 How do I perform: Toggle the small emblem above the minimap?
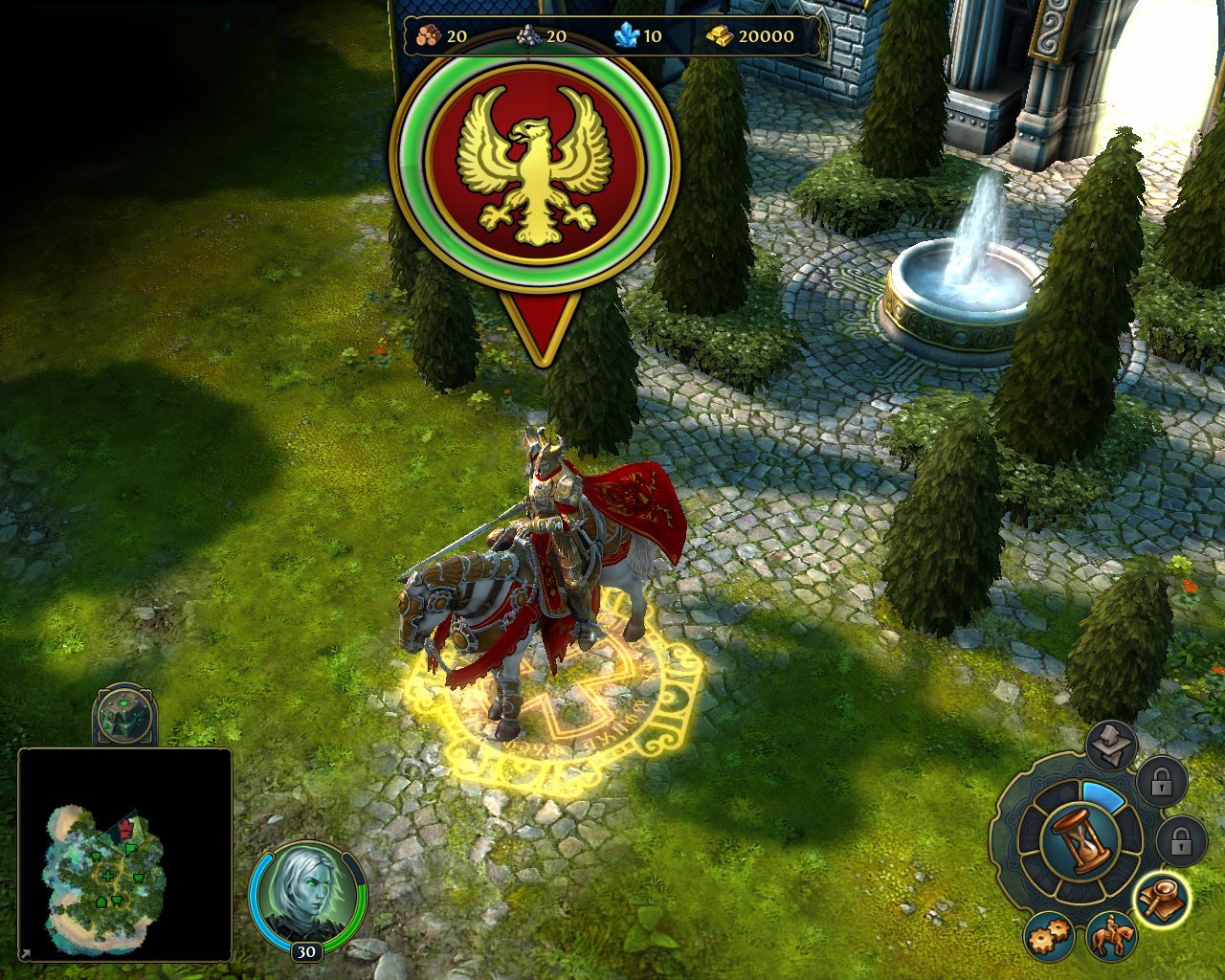point(125,716)
